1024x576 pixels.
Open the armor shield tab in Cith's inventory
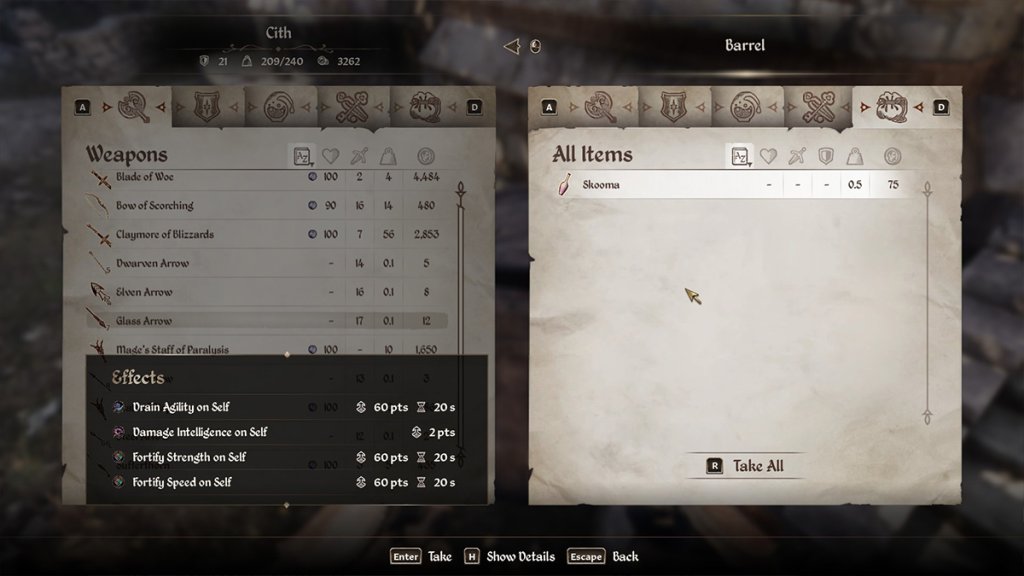[207, 106]
